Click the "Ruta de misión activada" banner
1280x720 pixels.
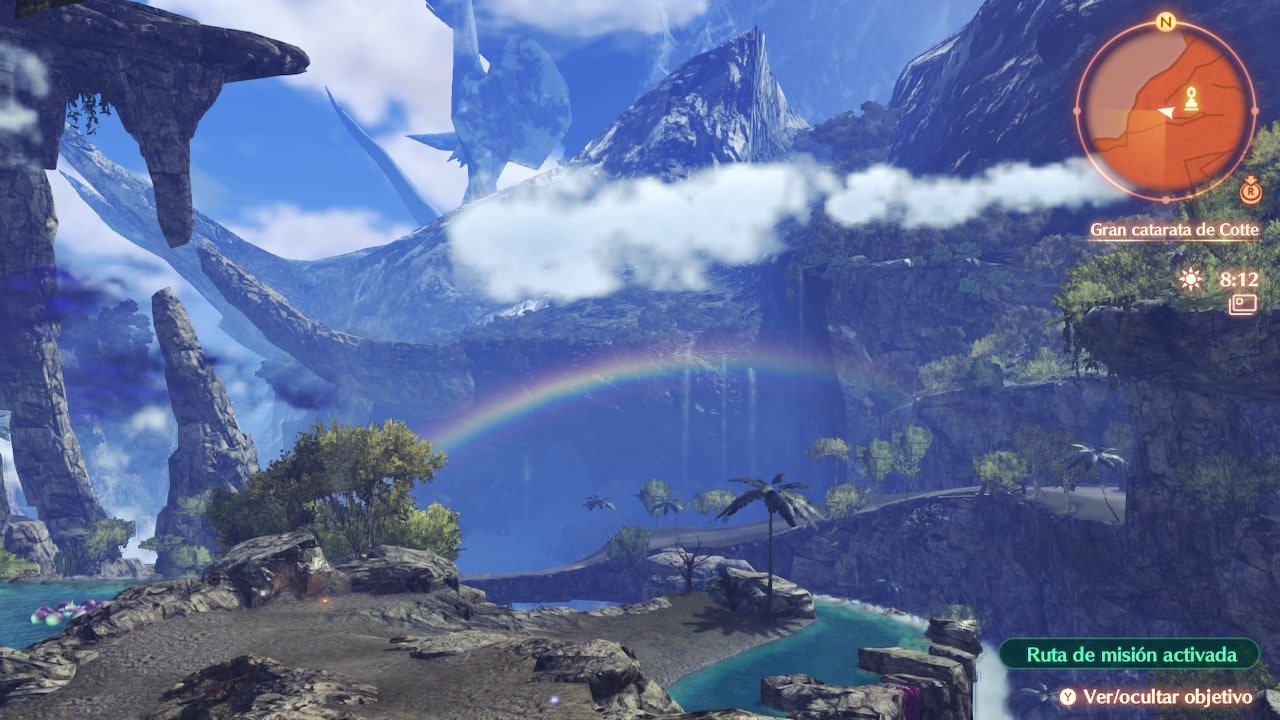pyautogui.click(x=1129, y=655)
